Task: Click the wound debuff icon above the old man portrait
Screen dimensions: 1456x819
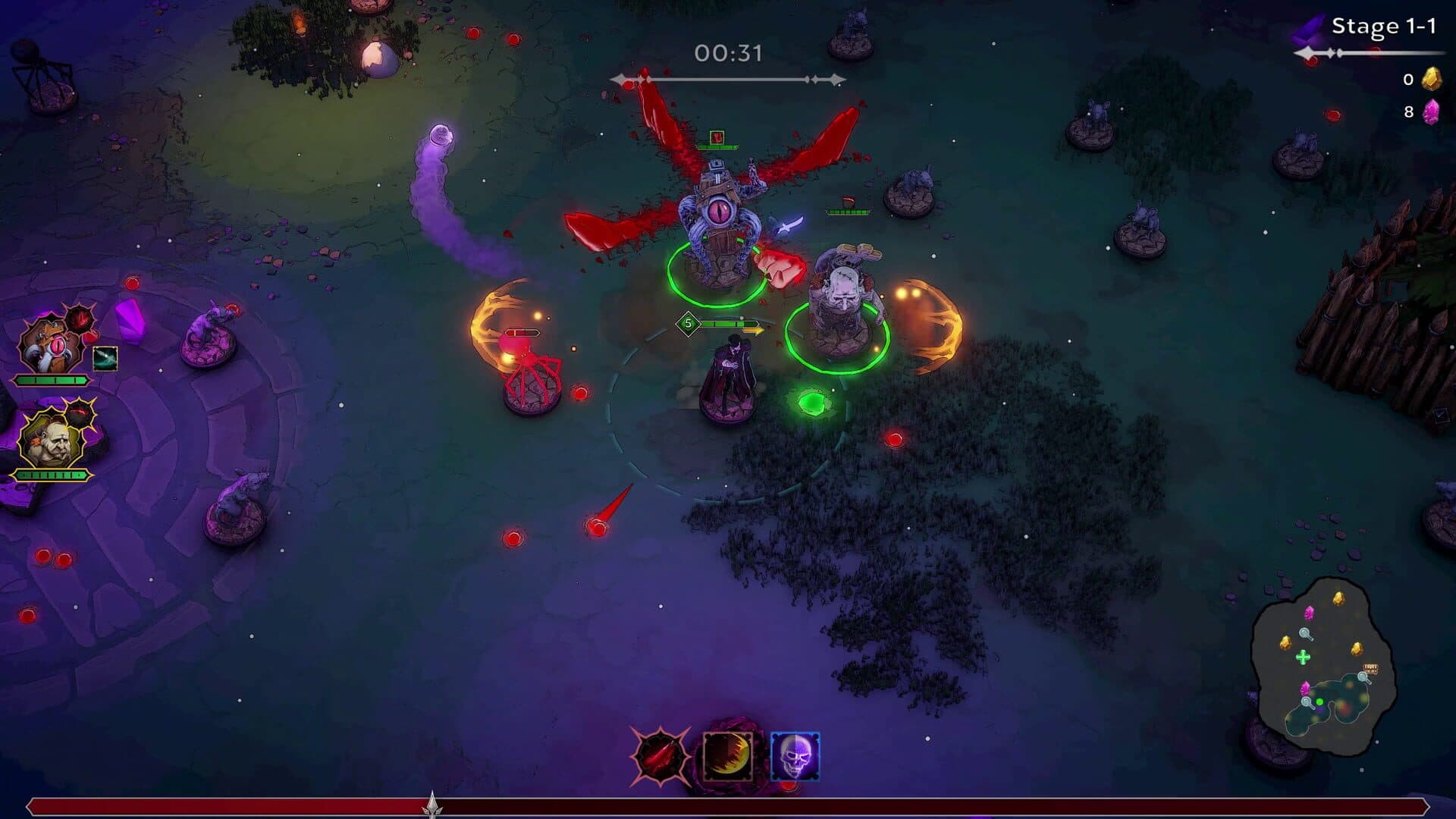Action: (80, 413)
